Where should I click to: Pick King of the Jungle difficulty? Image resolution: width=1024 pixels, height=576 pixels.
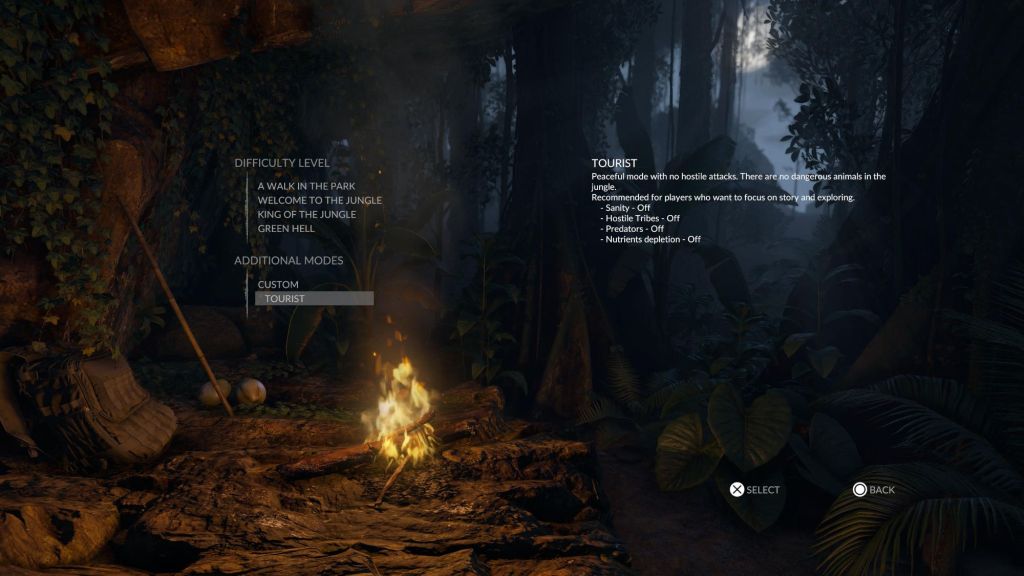[306, 214]
